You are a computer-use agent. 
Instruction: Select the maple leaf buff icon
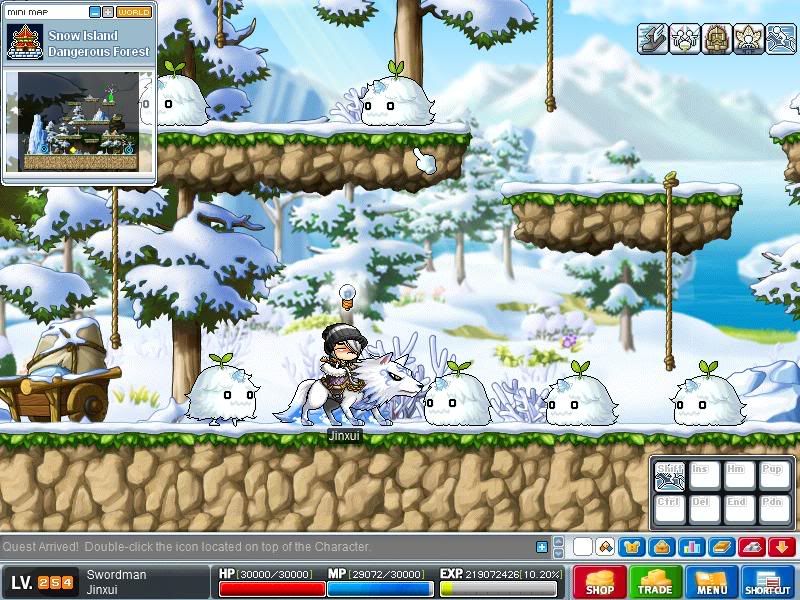pos(747,38)
